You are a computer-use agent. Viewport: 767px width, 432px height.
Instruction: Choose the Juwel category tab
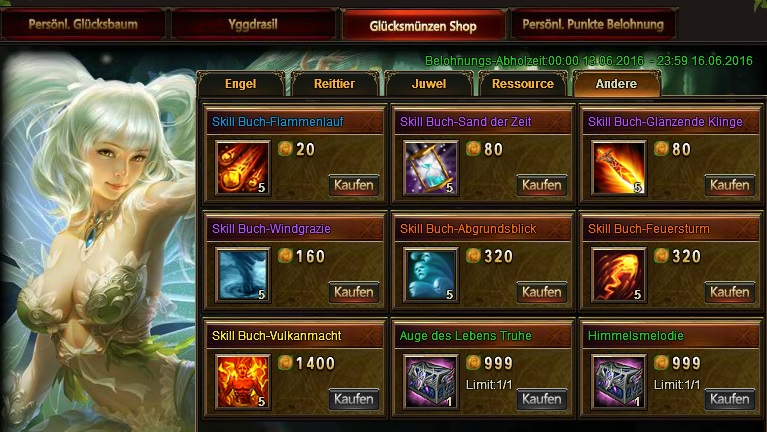(428, 84)
